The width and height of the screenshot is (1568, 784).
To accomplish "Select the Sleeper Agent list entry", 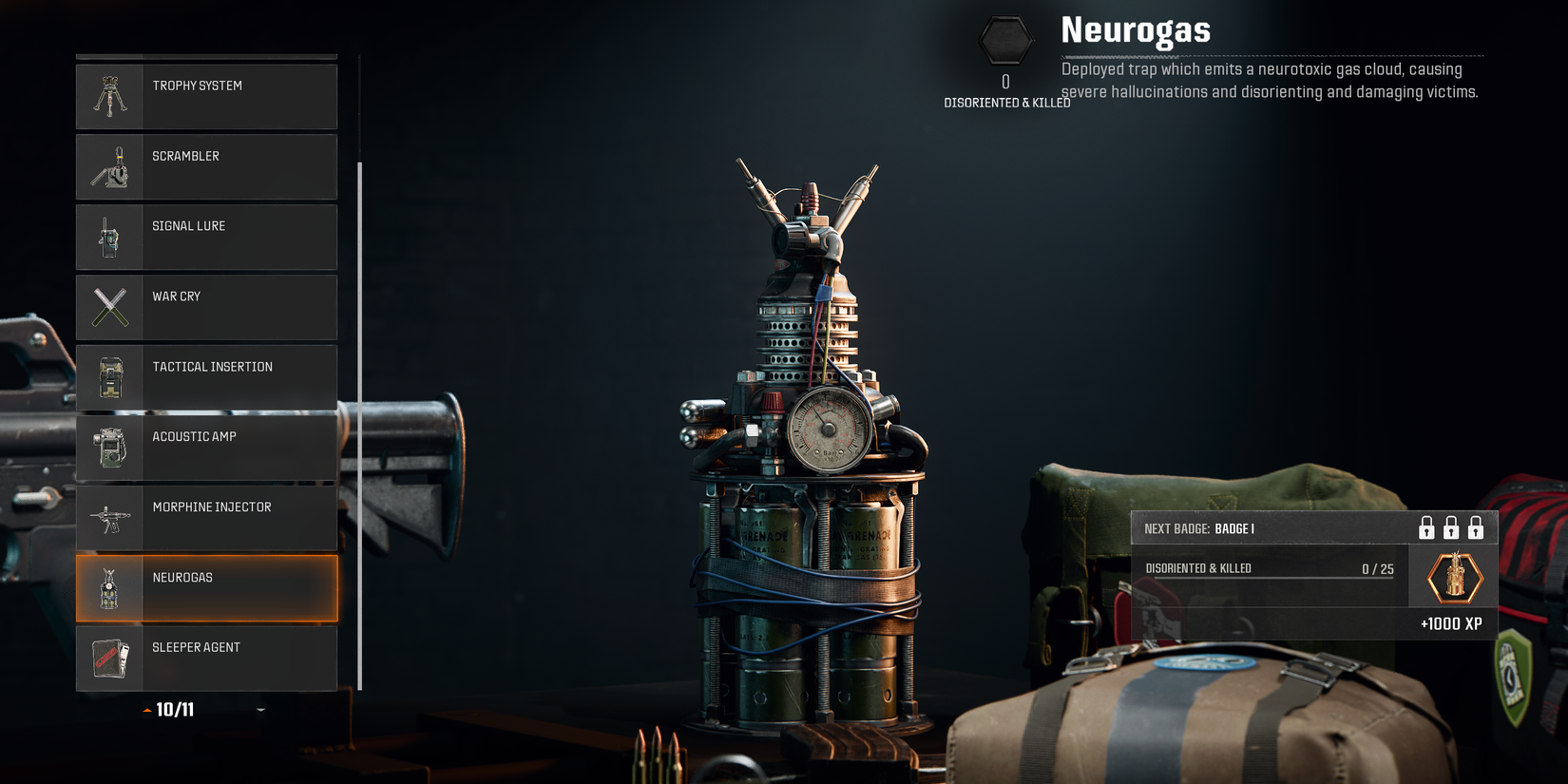I will pos(206,658).
